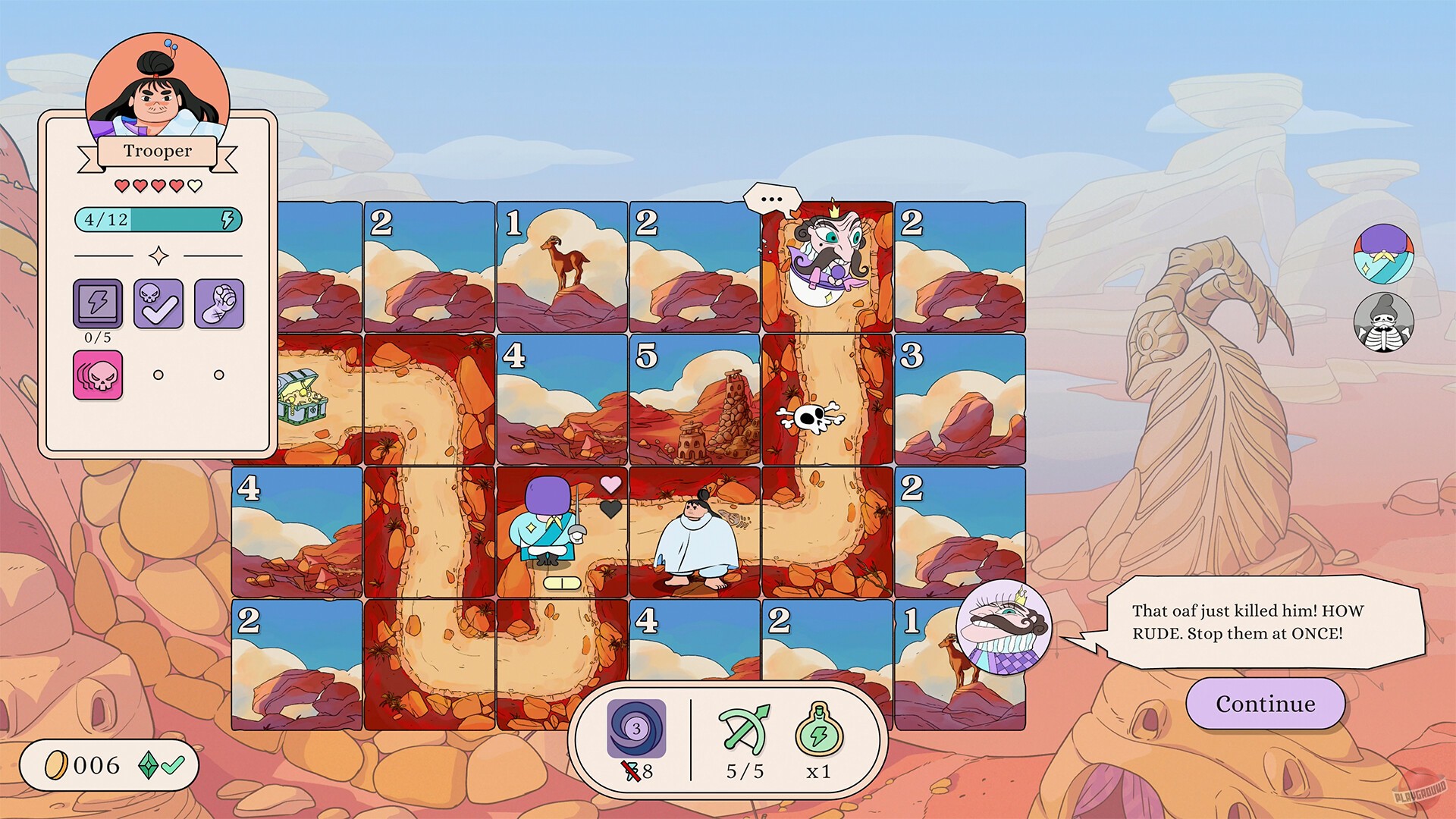
Task: Select the first empty skill slot
Action: click(158, 374)
